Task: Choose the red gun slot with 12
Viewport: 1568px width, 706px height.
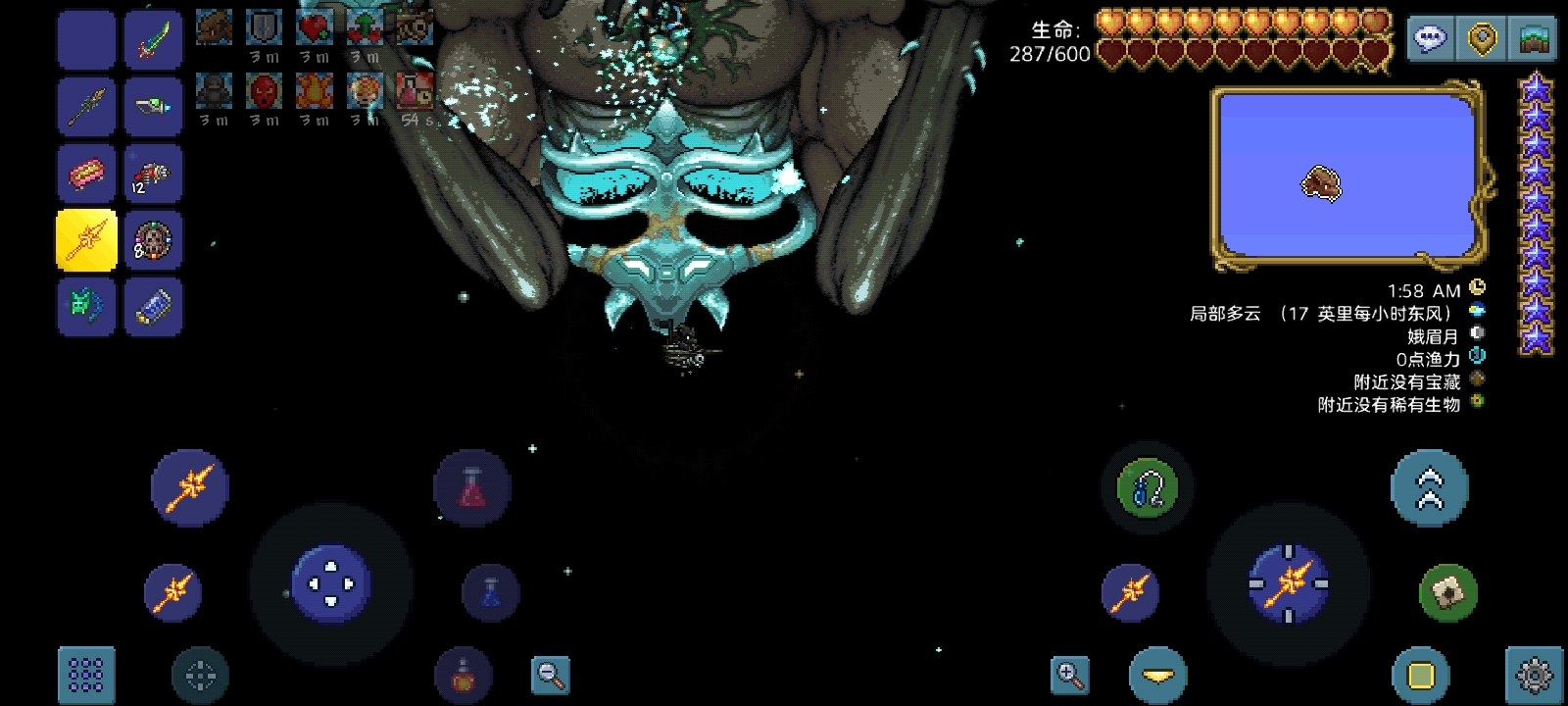Action: point(153,174)
